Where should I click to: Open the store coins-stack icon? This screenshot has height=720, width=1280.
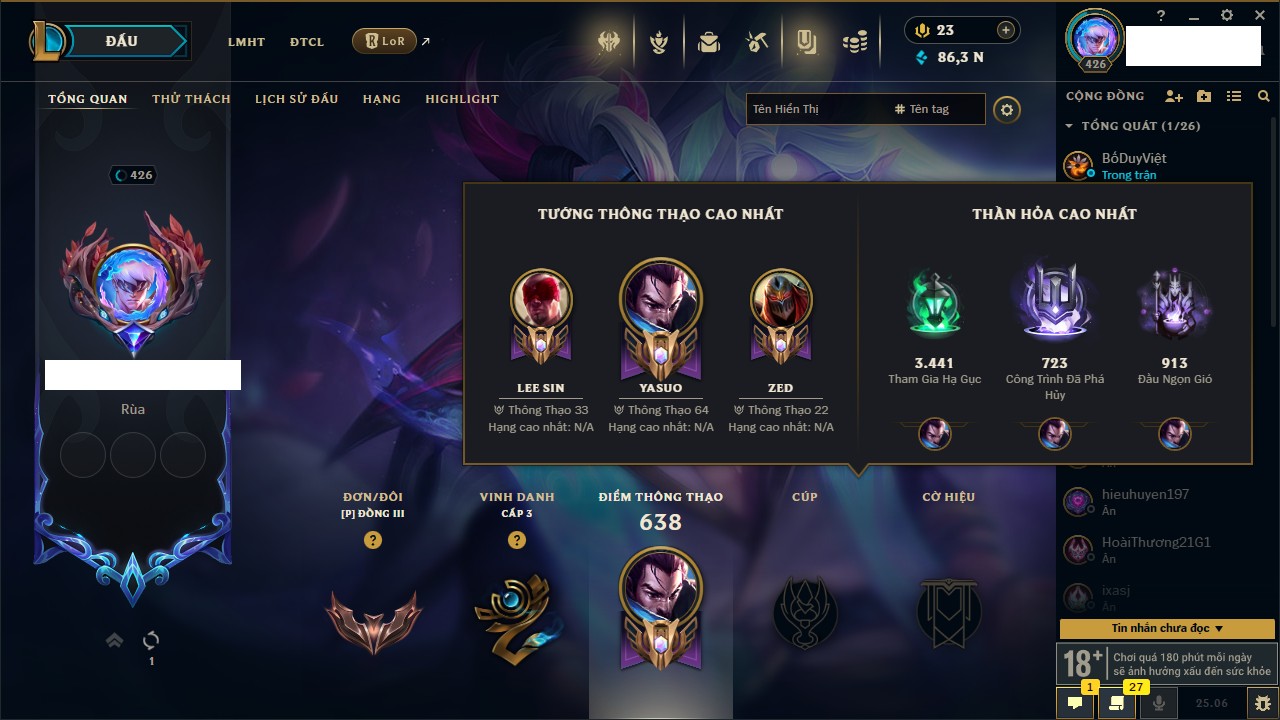pyautogui.click(x=854, y=42)
